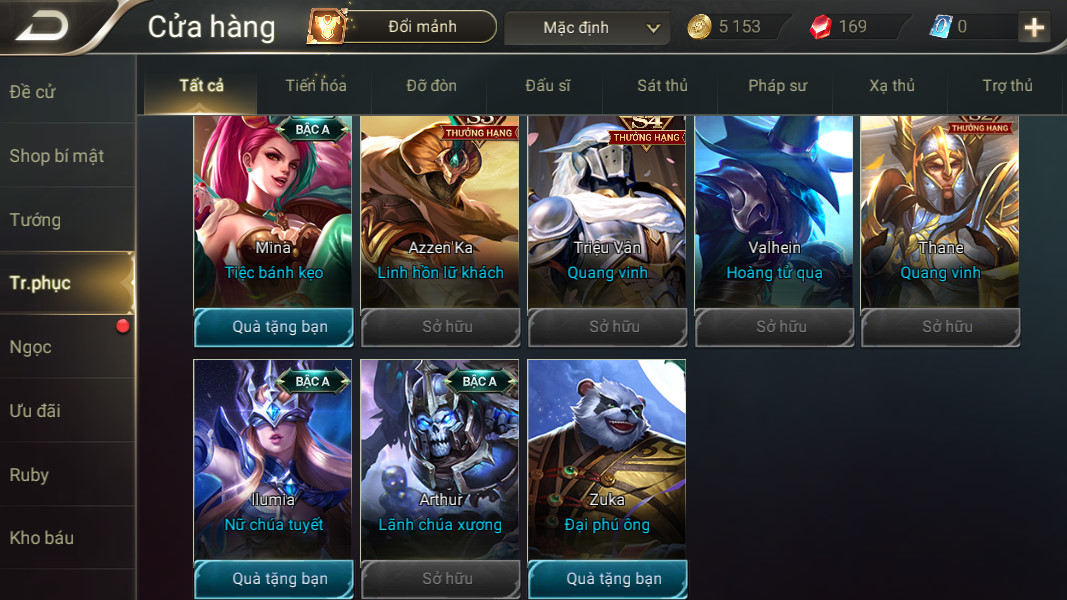Show Pháp sư skins
Image resolution: width=1067 pixels, height=600 pixels.
777,86
